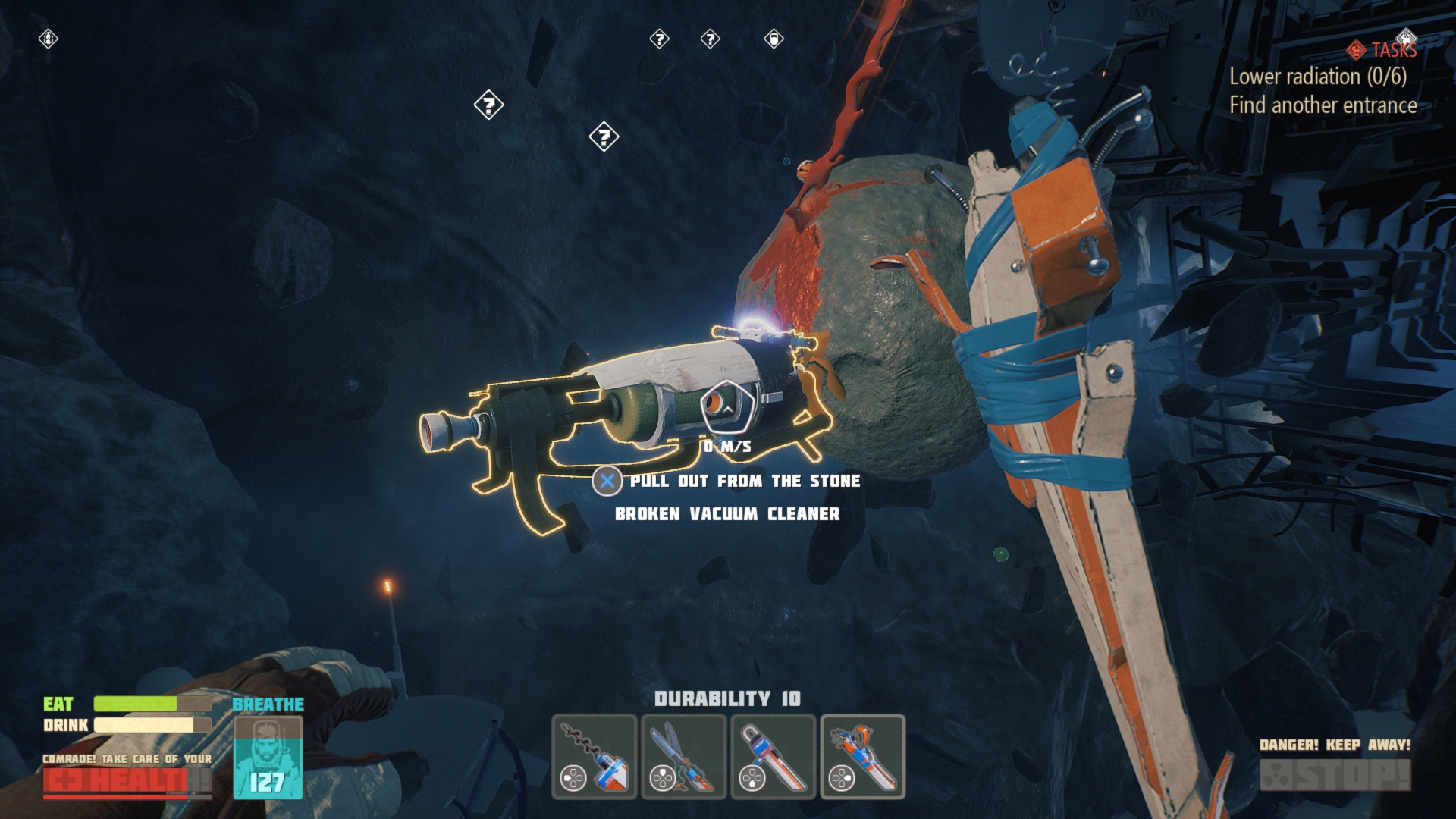The width and height of the screenshot is (1456, 819).
Task: Select the drill tool hotbar slot
Action: [x=595, y=756]
